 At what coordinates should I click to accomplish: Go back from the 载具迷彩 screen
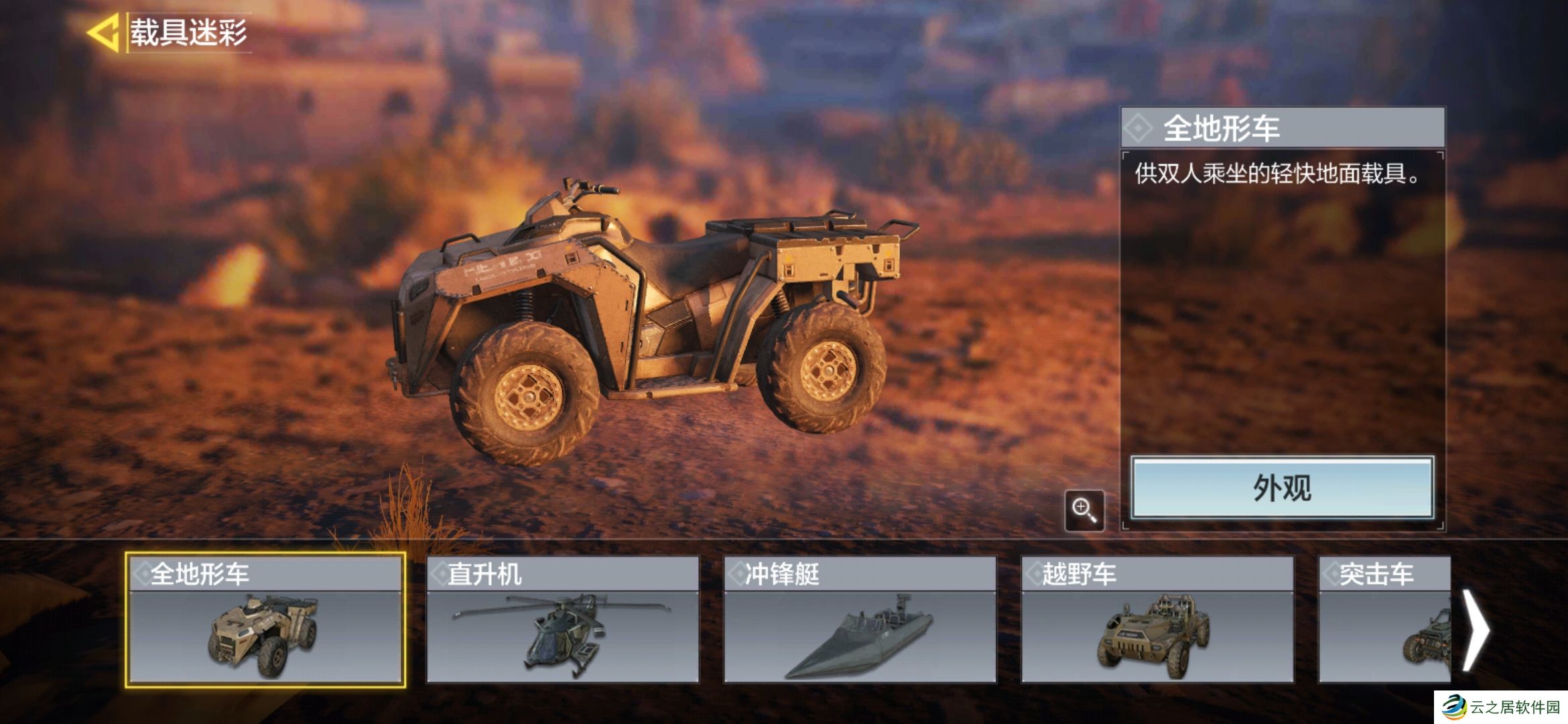pos(103,32)
